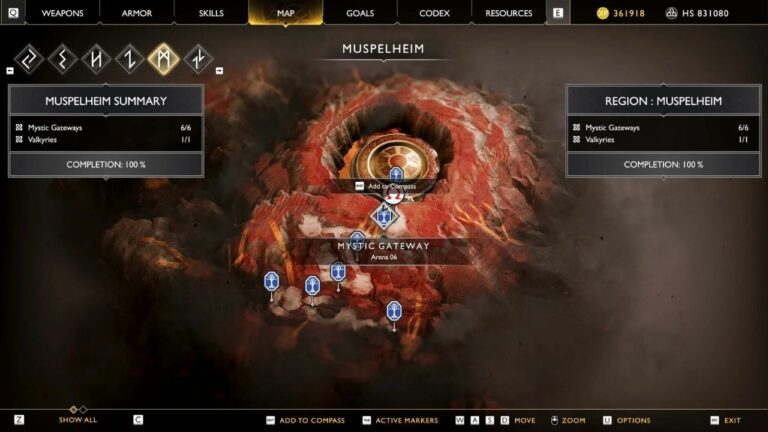This screenshot has width=768, height=432.
Task: Show the Codex tab
Action: (434, 13)
